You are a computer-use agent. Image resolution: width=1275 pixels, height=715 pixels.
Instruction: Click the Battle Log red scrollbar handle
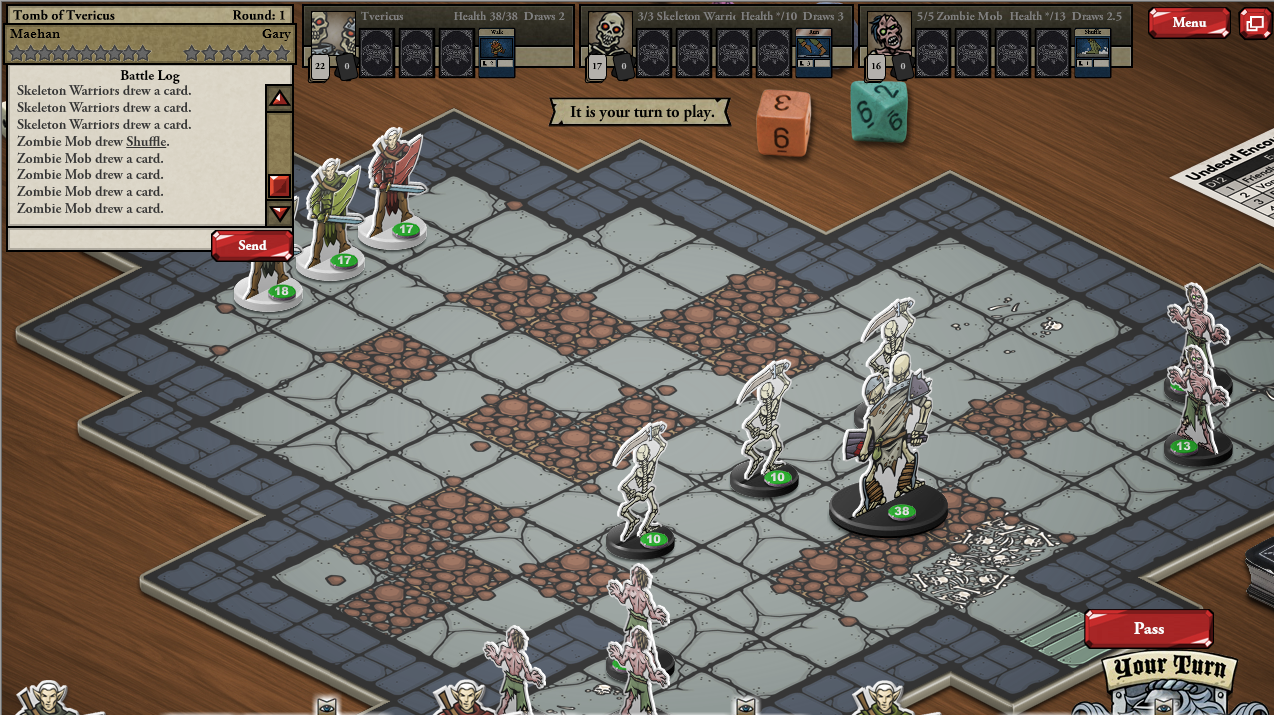[x=280, y=185]
